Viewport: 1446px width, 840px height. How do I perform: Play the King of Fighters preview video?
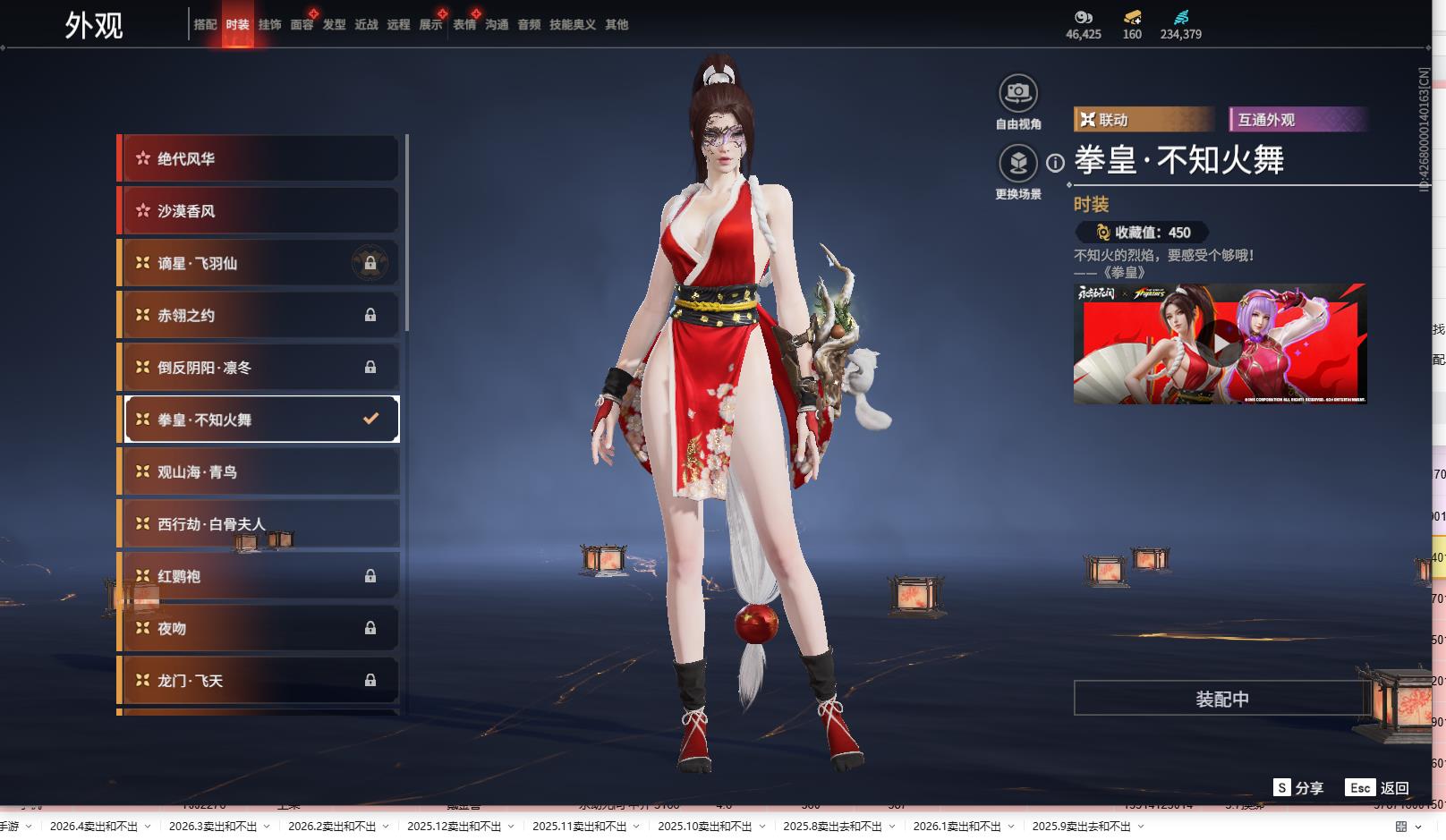pyautogui.click(x=1220, y=344)
